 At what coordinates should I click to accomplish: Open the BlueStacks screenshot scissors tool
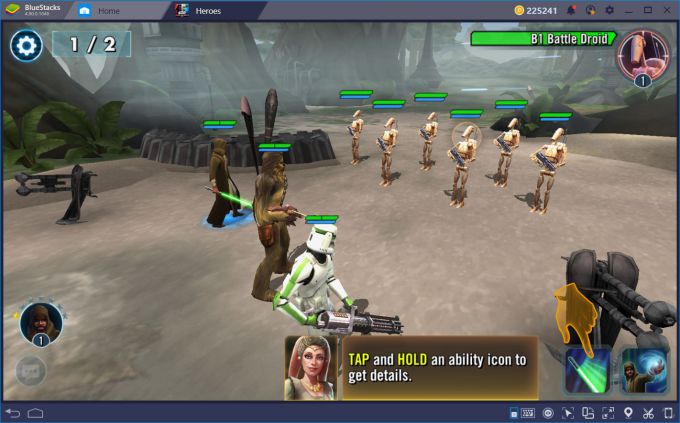click(648, 413)
